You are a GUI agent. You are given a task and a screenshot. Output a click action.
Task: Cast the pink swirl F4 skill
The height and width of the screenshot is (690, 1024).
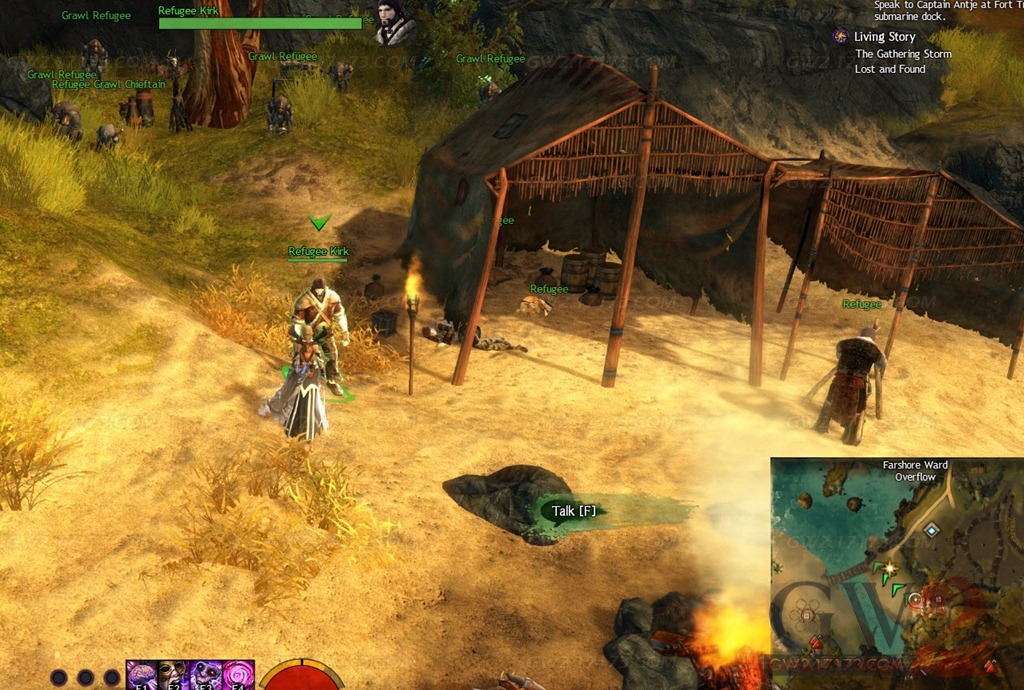[x=238, y=675]
